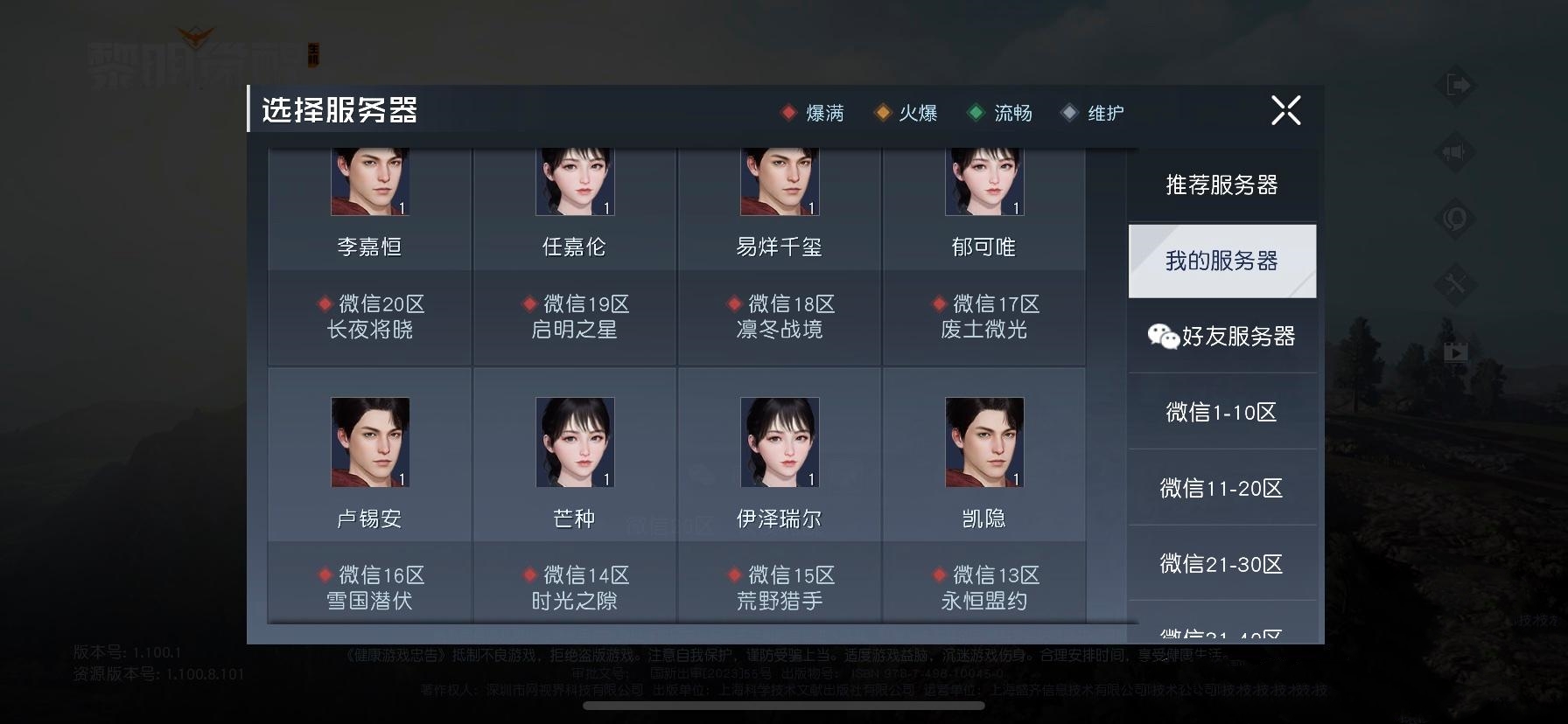
Task: Open the megaphone announcements icon
Action: [x=1453, y=151]
